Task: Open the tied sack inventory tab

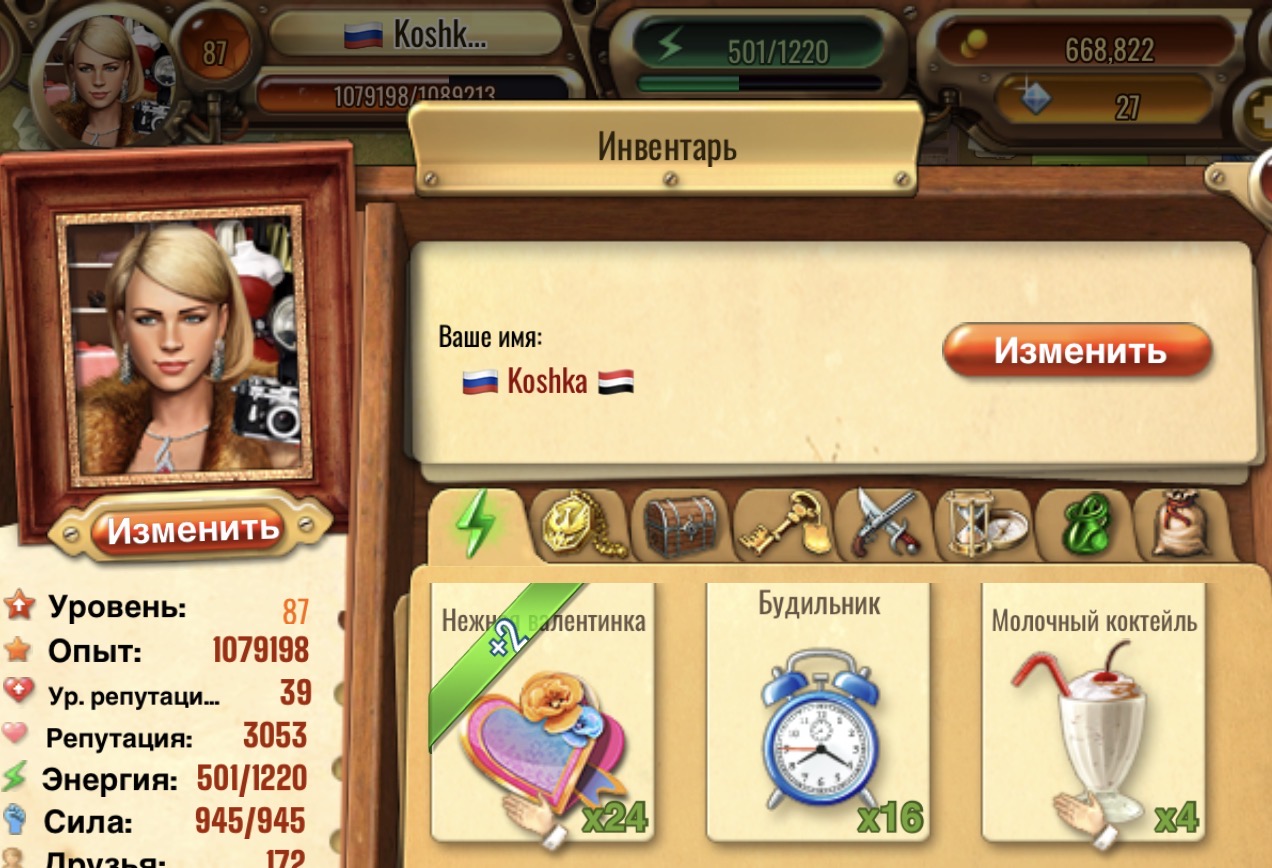Action: click(1180, 524)
